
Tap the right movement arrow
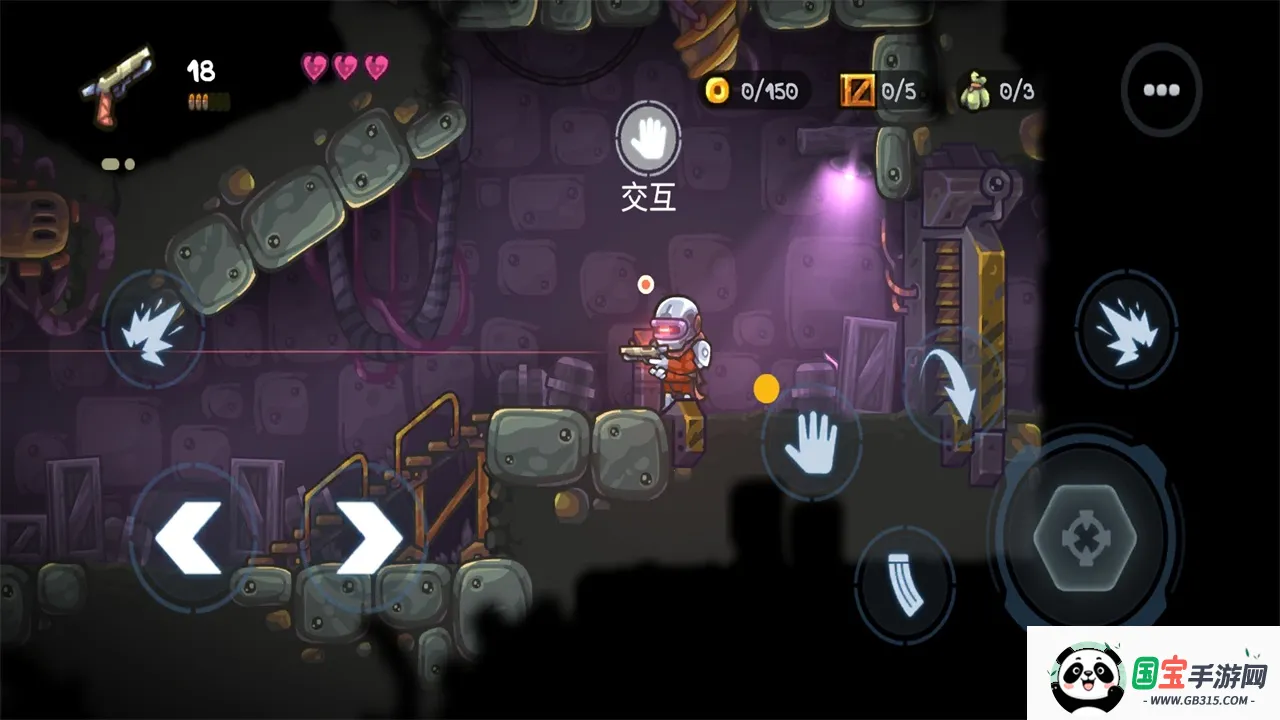click(x=368, y=537)
